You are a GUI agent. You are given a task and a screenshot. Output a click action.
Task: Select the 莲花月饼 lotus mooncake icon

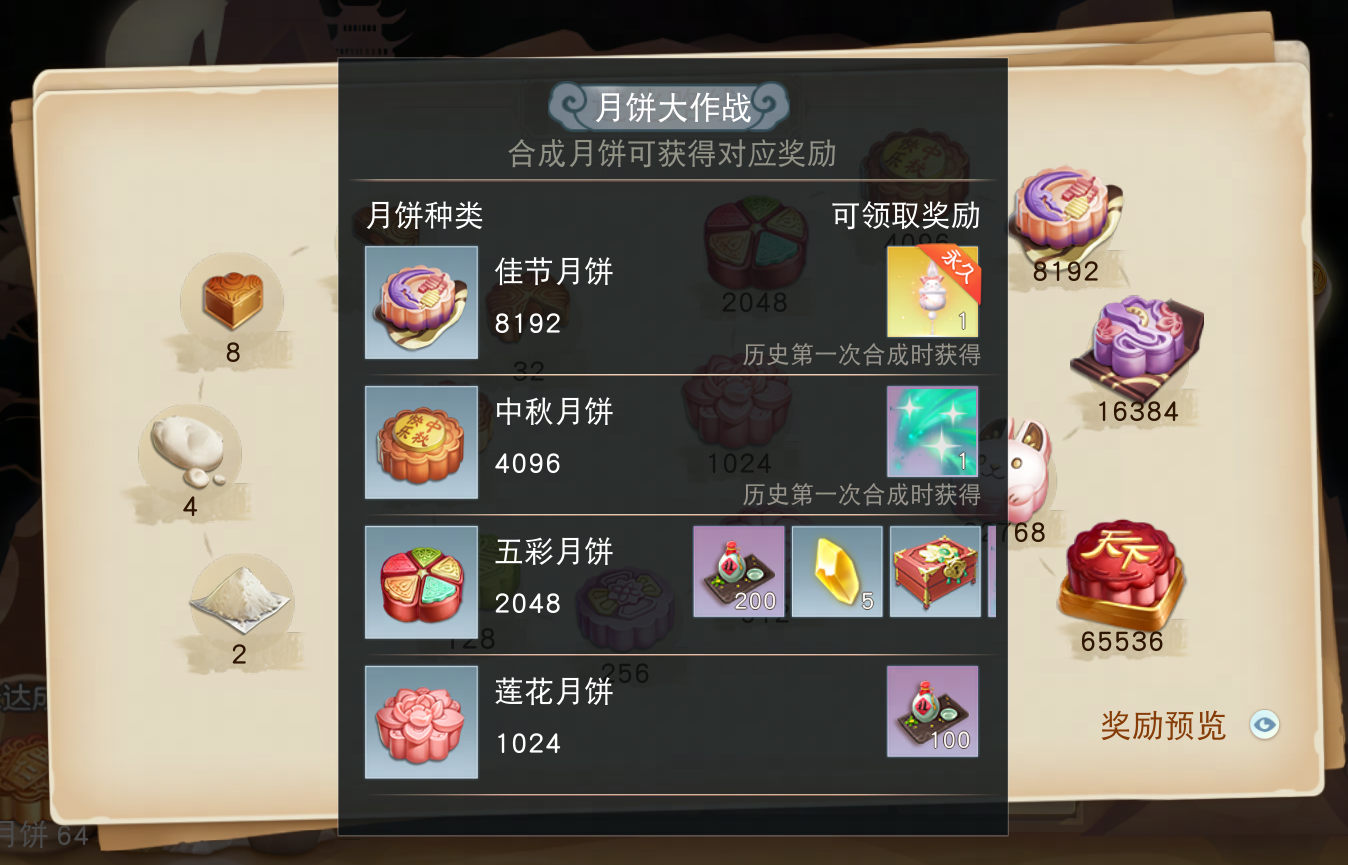[x=420, y=722]
